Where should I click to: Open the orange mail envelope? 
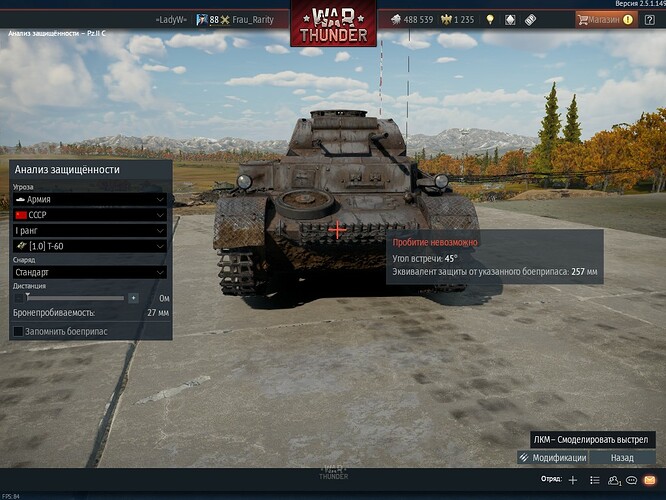[x=649, y=480]
